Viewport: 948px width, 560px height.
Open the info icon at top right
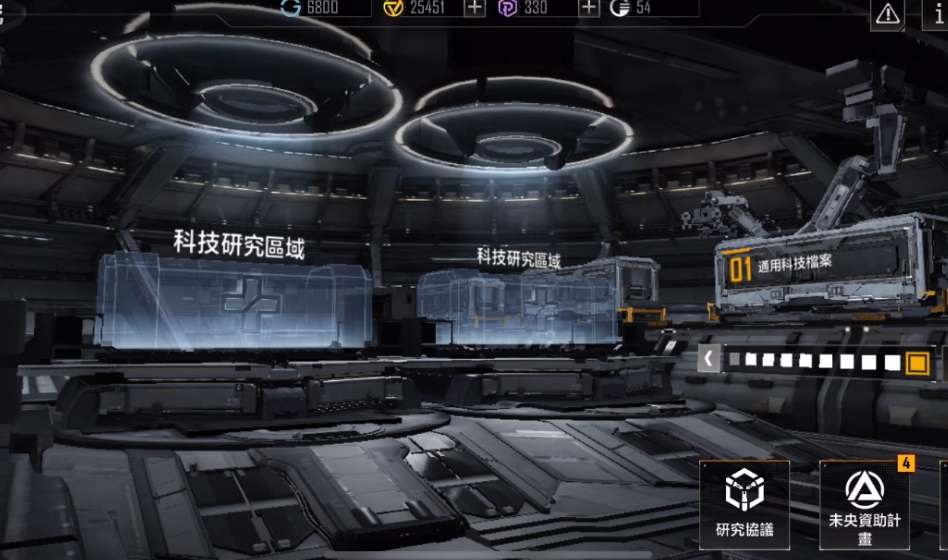[x=937, y=14]
